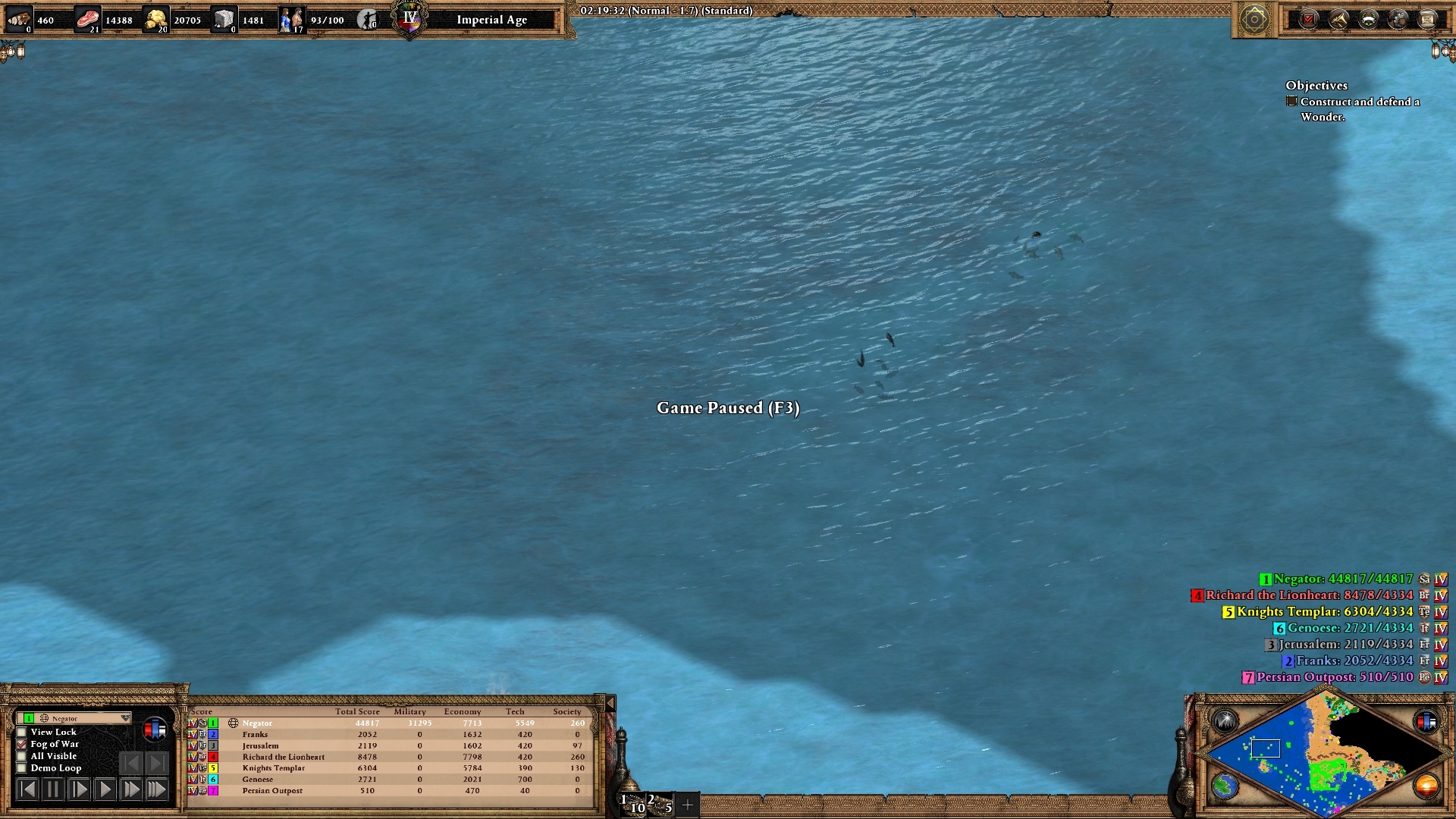Disable the Fog of War checkbox
This screenshot has width=1456, height=819.
21,744
